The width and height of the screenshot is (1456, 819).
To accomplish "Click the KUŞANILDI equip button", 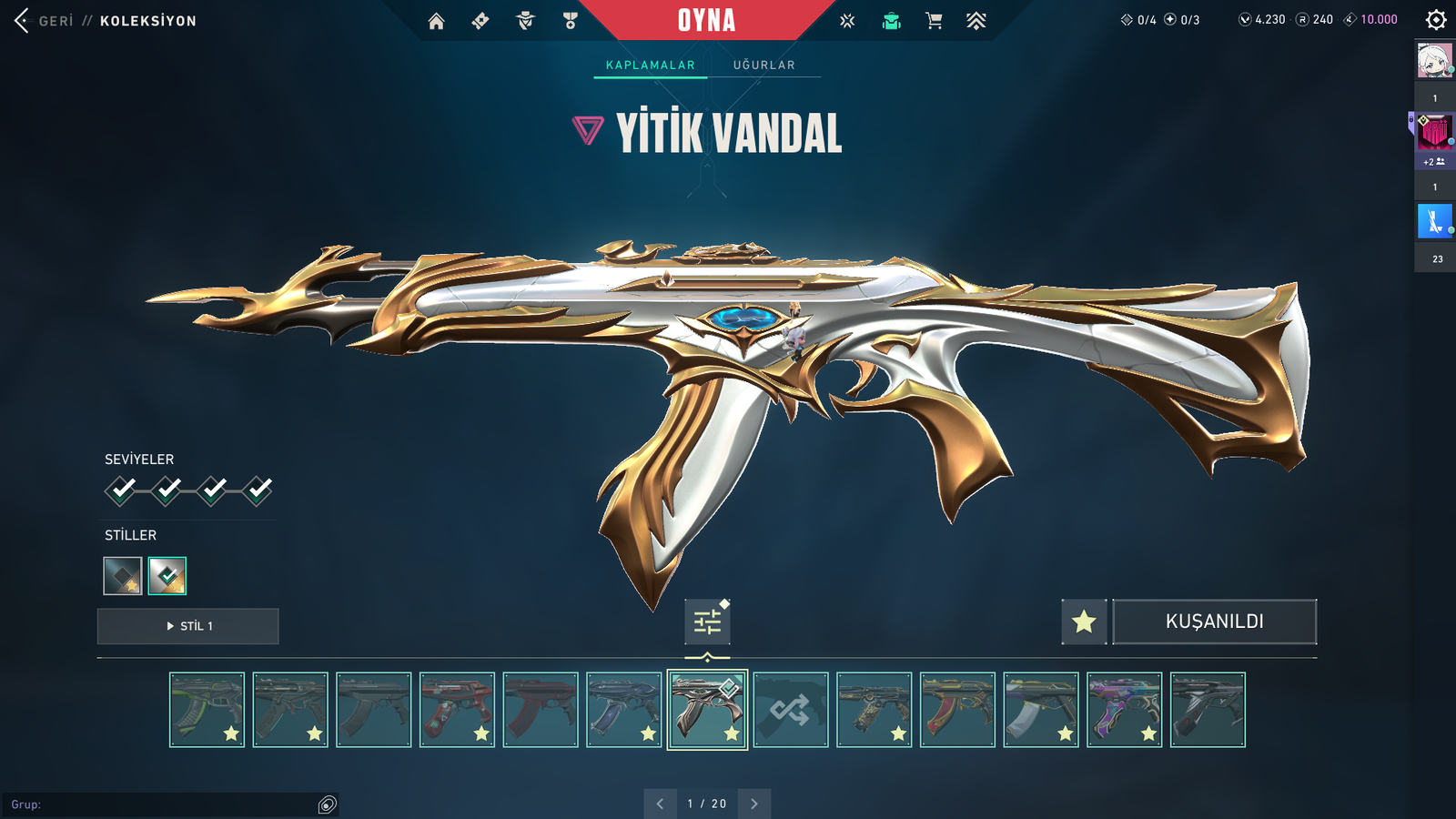I will coord(1214,622).
